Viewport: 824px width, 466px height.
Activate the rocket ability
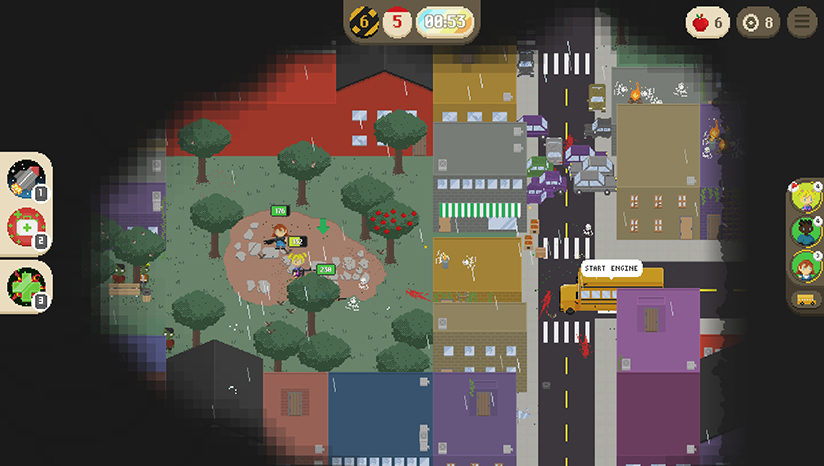click(x=25, y=181)
